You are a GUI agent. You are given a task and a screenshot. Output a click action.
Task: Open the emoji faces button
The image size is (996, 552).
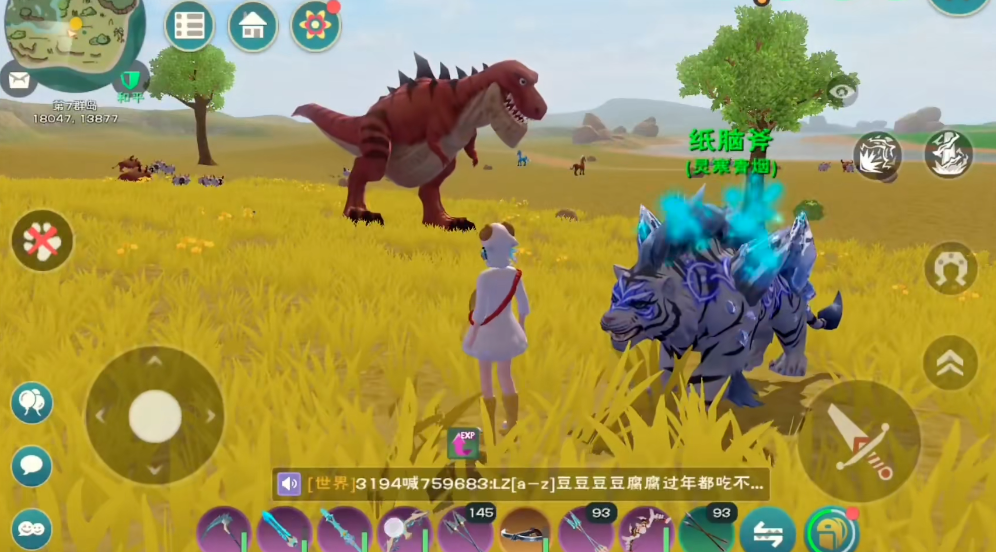pos(32,528)
